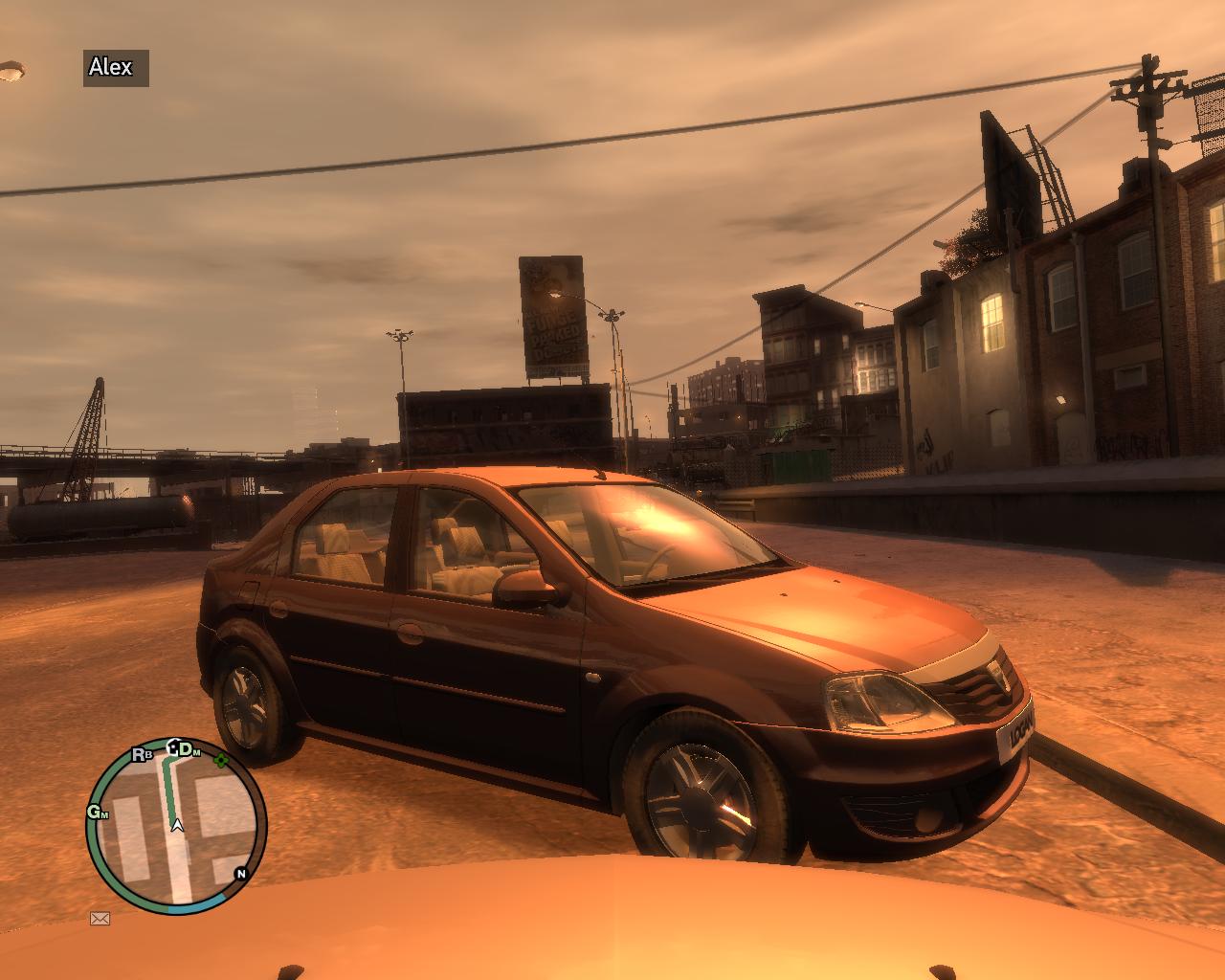Click the circular radar minimap
Image resolution: width=1225 pixels, height=980 pixels.
coord(177,823)
